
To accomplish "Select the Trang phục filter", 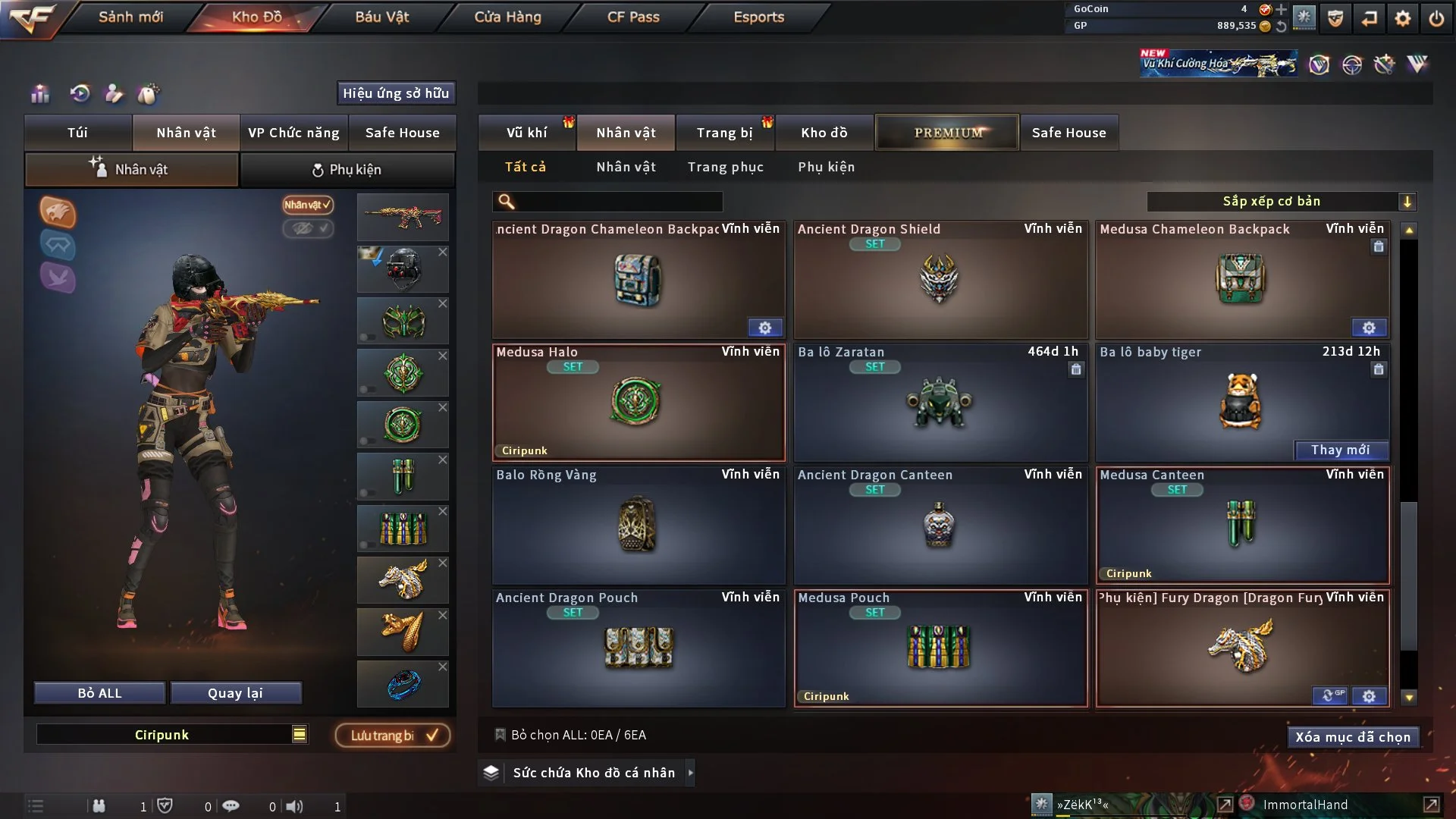I will point(725,167).
